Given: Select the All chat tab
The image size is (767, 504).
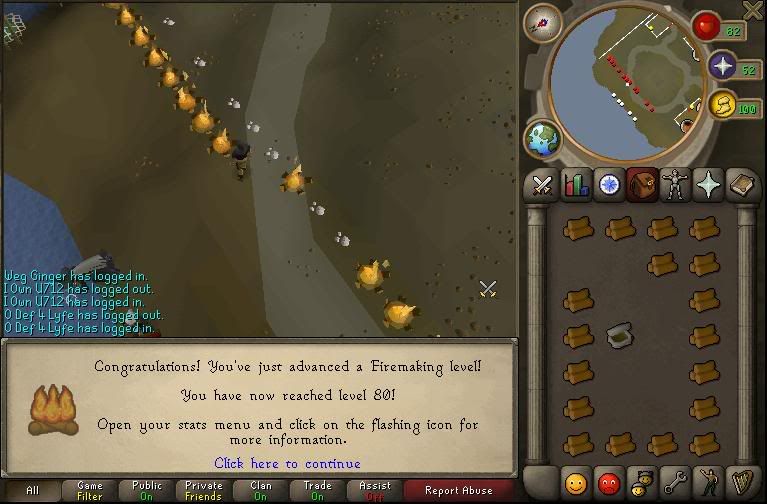Looking at the screenshot, I should pos(33,490).
